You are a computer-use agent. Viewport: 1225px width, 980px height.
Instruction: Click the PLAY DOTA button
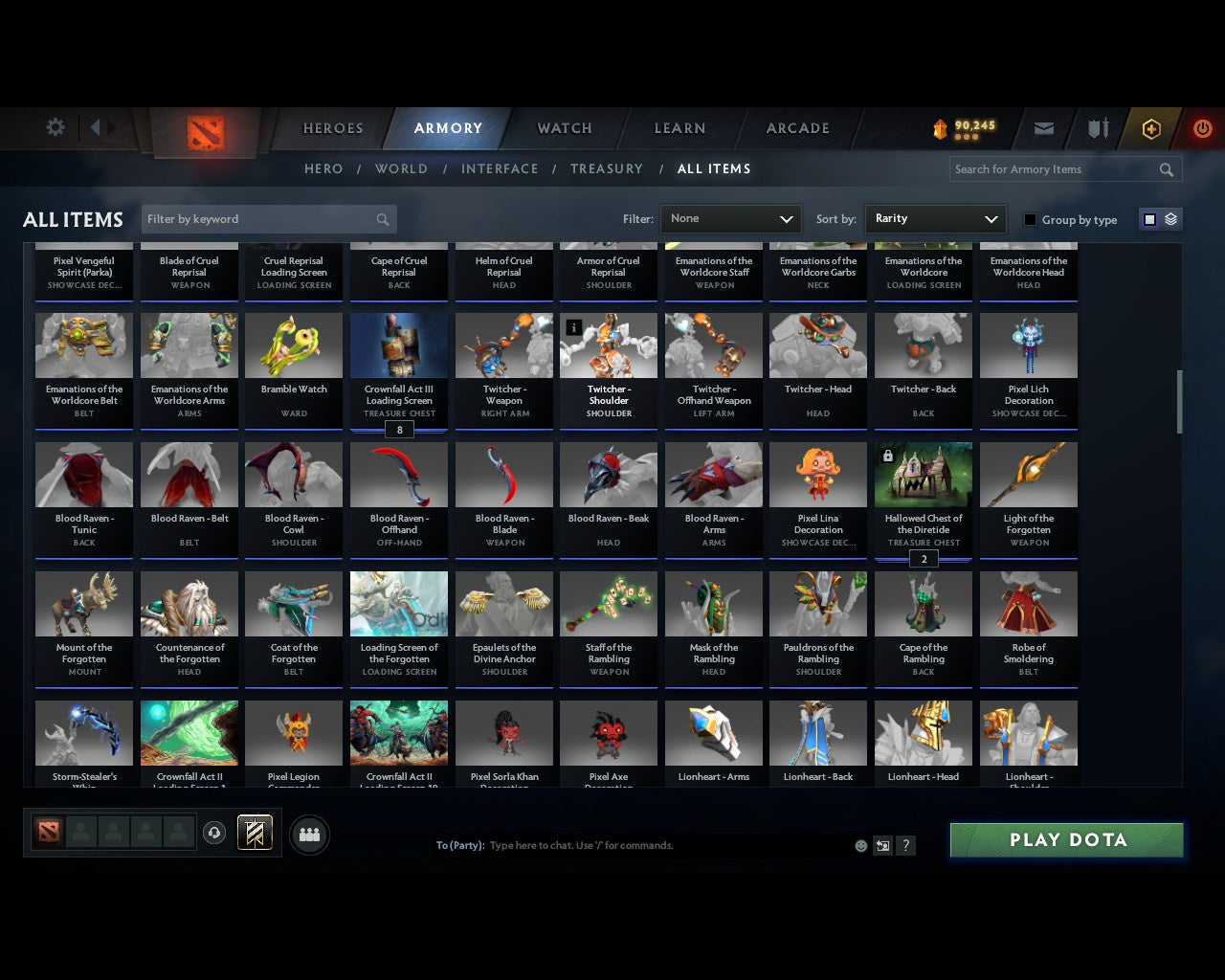pyautogui.click(x=1065, y=839)
